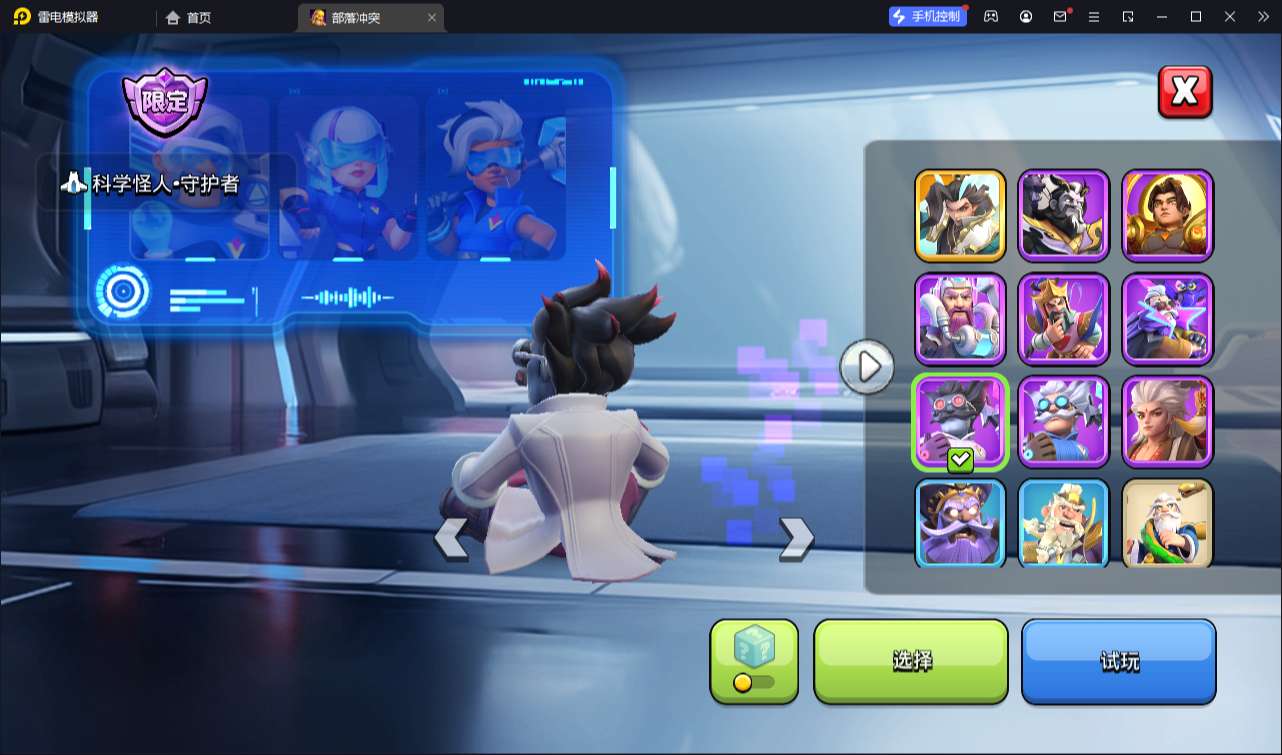Choose the white-horned dark beast skin
This screenshot has height=755, width=1282.
[1064, 216]
